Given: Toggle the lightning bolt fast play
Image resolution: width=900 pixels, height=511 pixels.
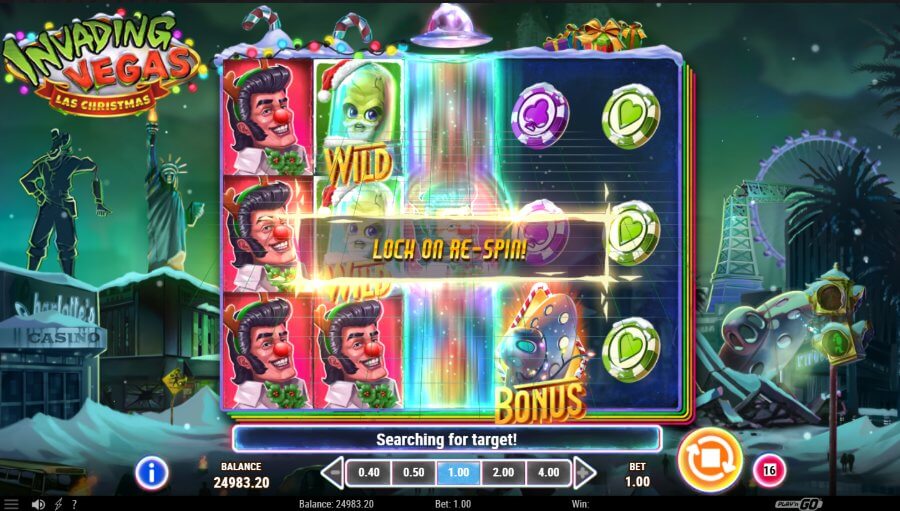Looking at the screenshot, I should (59, 504).
